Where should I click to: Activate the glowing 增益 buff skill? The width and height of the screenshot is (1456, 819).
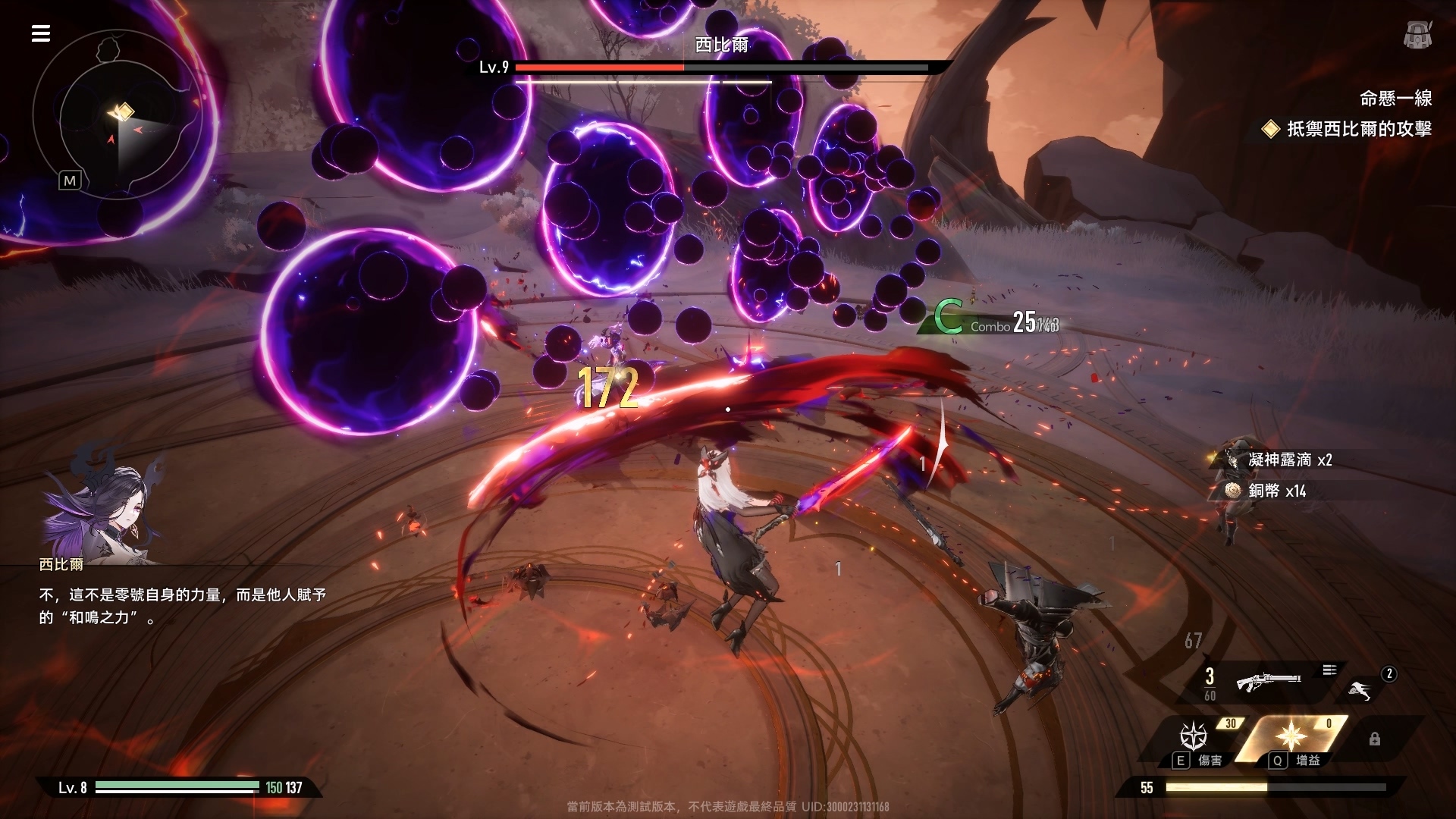tap(1291, 736)
